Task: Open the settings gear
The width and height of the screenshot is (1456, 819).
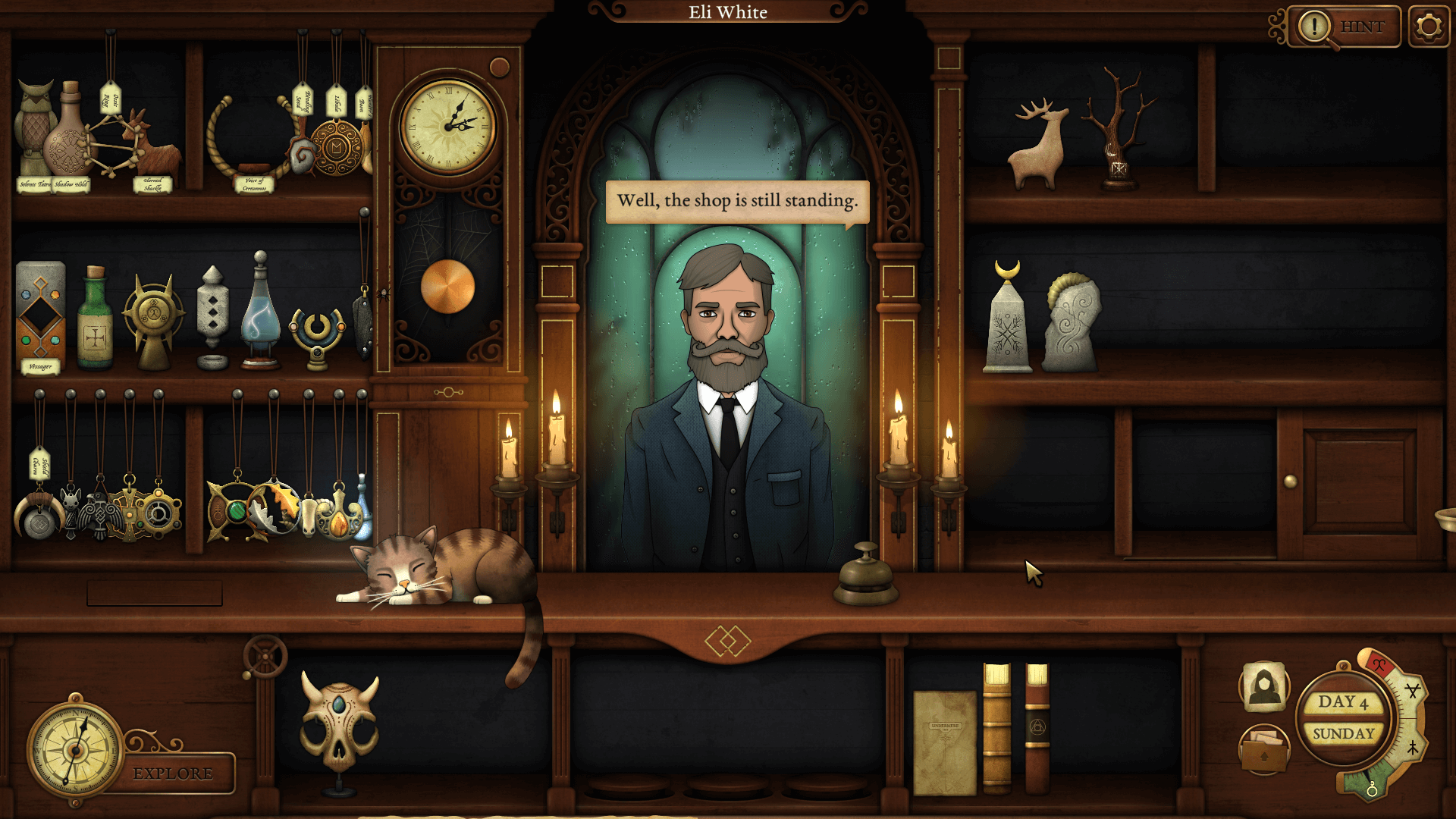Action: click(x=1429, y=25)
